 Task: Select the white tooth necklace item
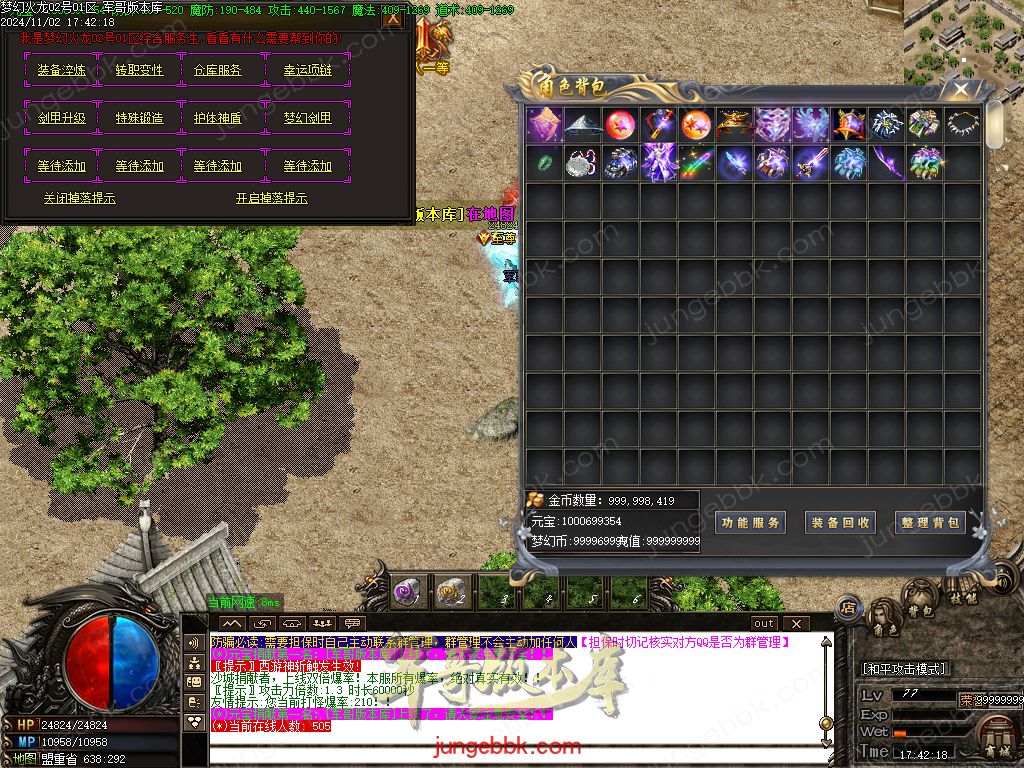pos(964,124)
